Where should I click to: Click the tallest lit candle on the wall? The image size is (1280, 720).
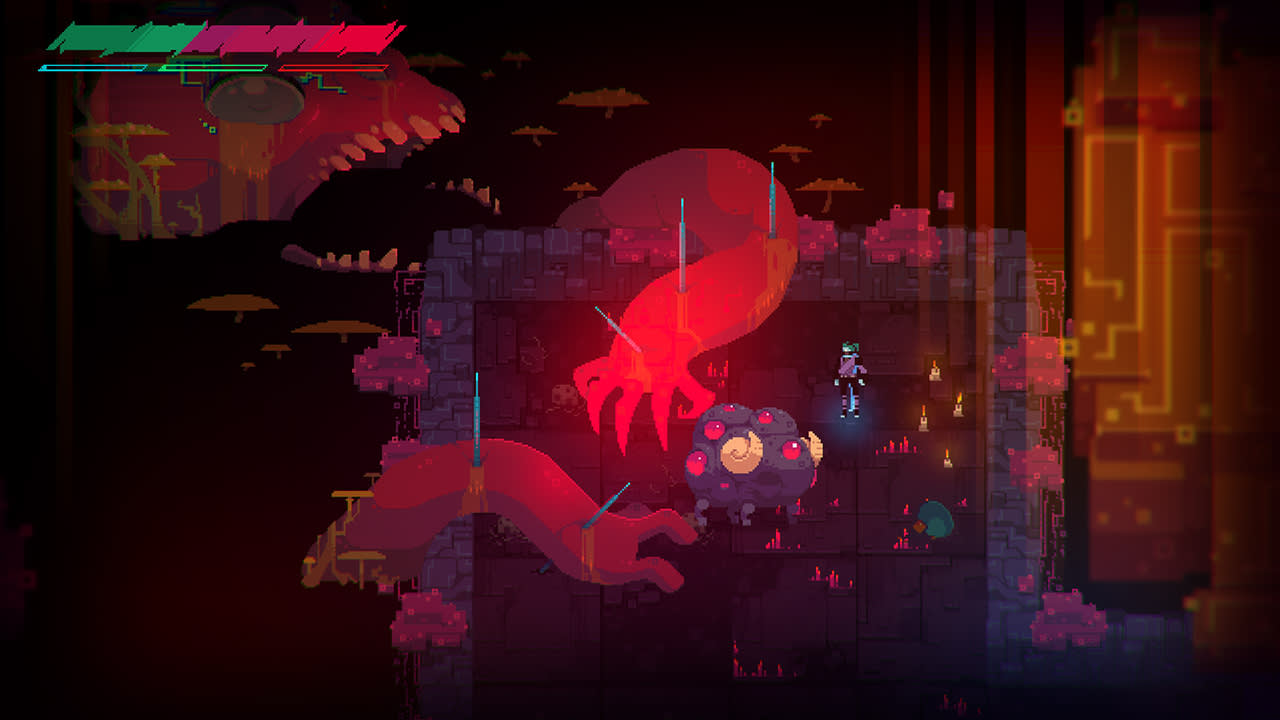point(935,372)
